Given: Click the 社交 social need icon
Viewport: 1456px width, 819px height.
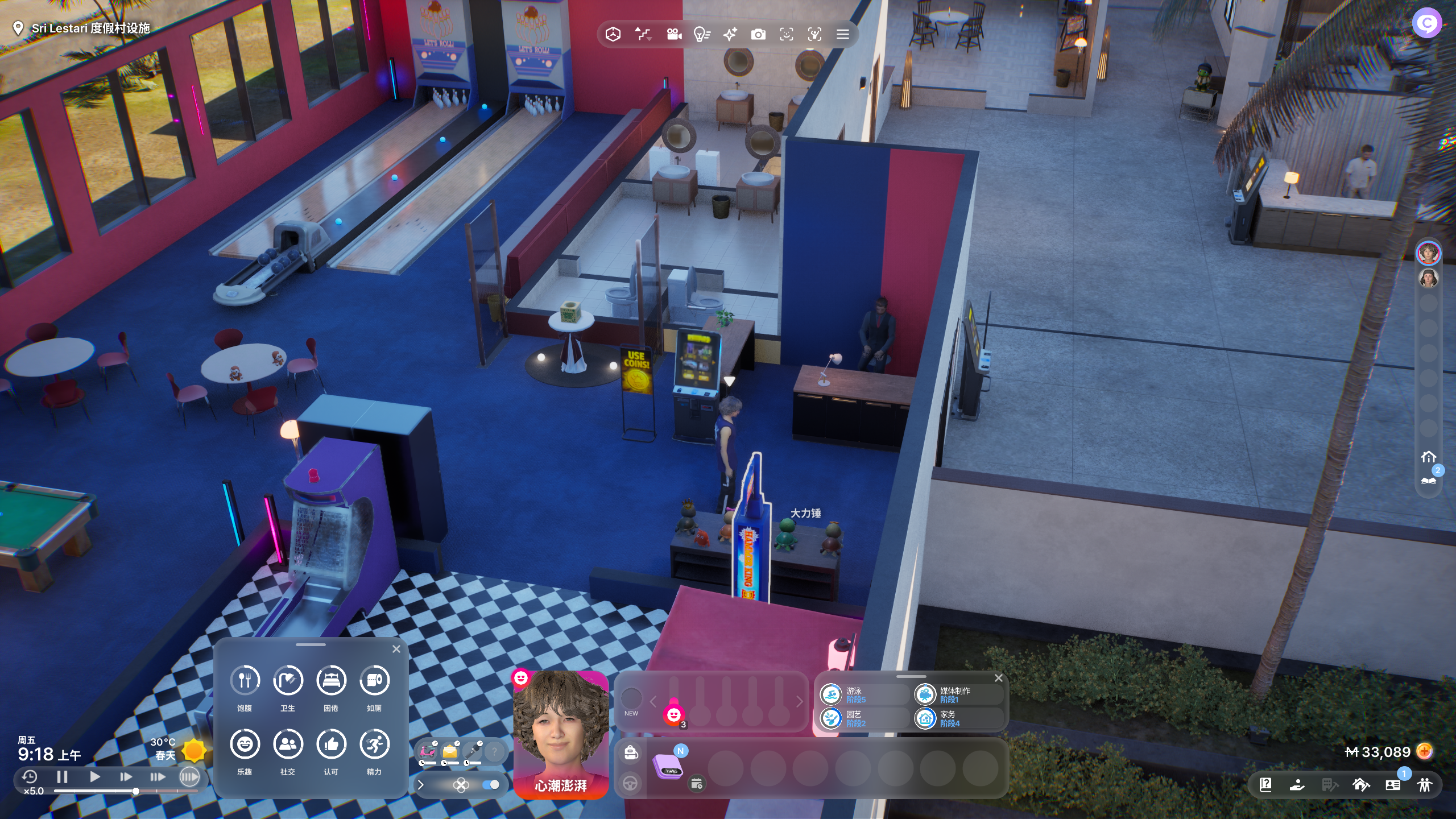Looking at the screenshot, I should 288,744.
